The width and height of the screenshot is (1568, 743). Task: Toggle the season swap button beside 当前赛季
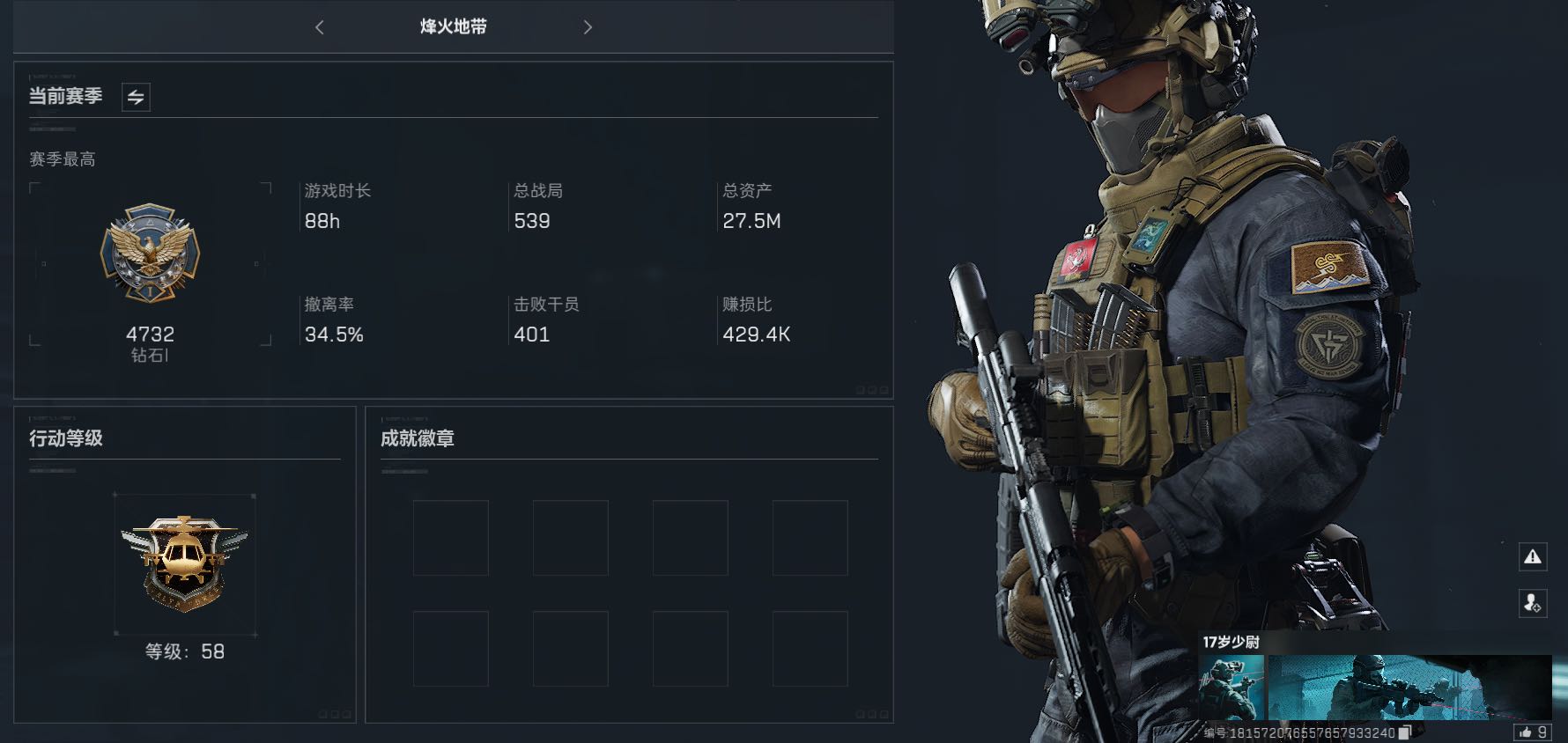pyautogui.click(x=136, y=97)
